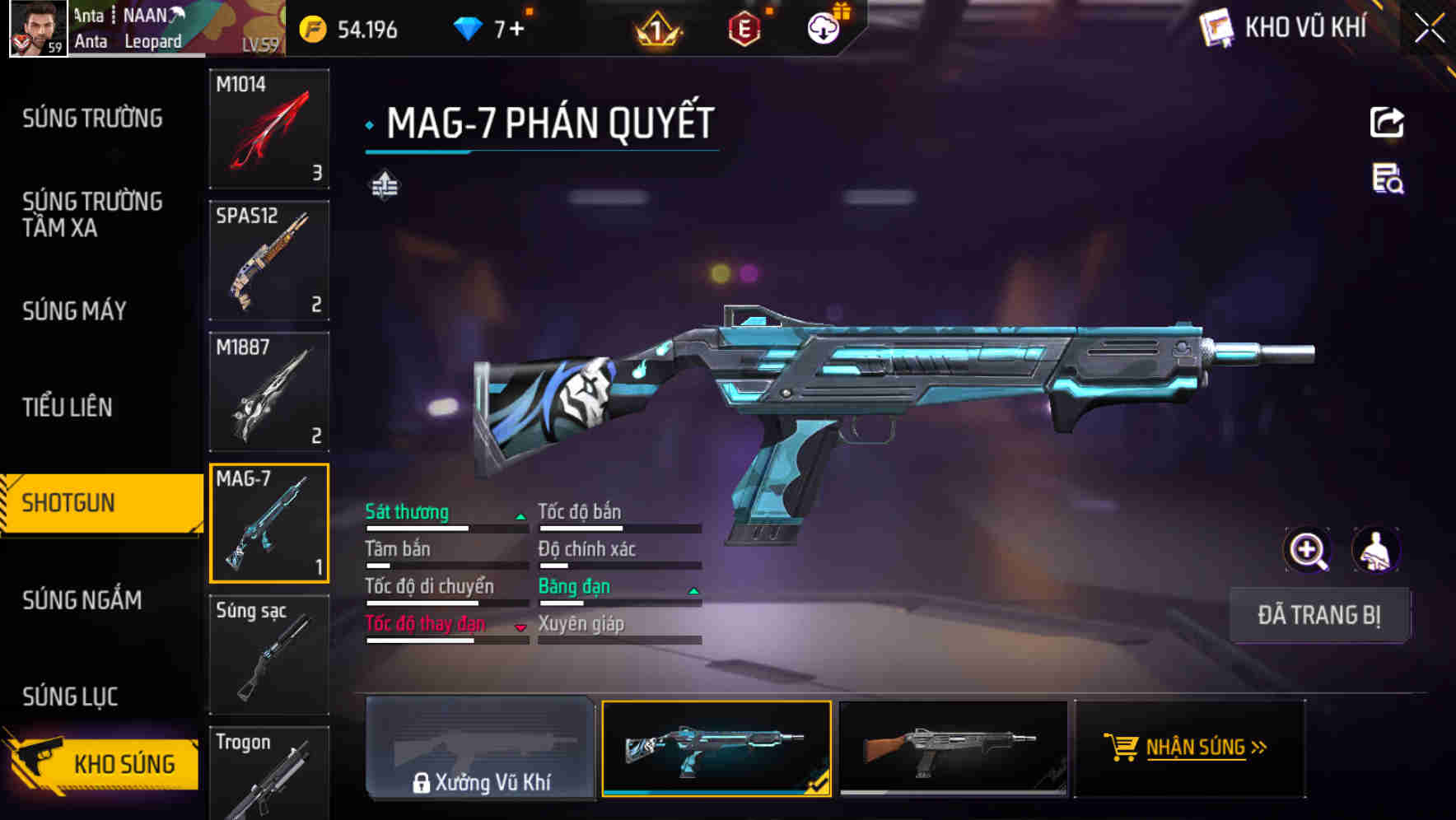Choose the SPAS12 weapon slot
The height and width of the screenshot is (820, 1456).
point(269,260)
